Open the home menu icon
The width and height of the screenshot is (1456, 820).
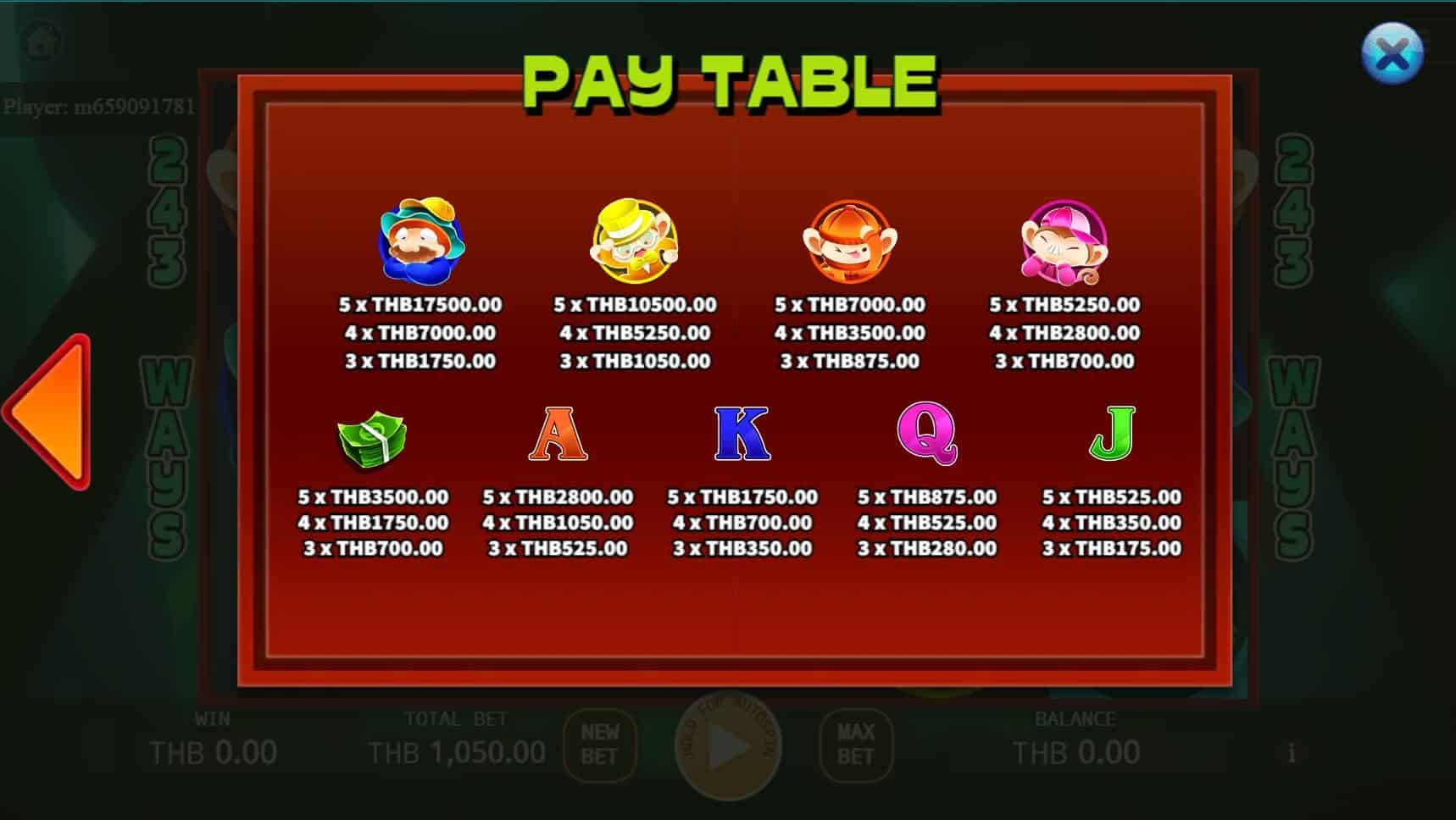tap(41, 40)
